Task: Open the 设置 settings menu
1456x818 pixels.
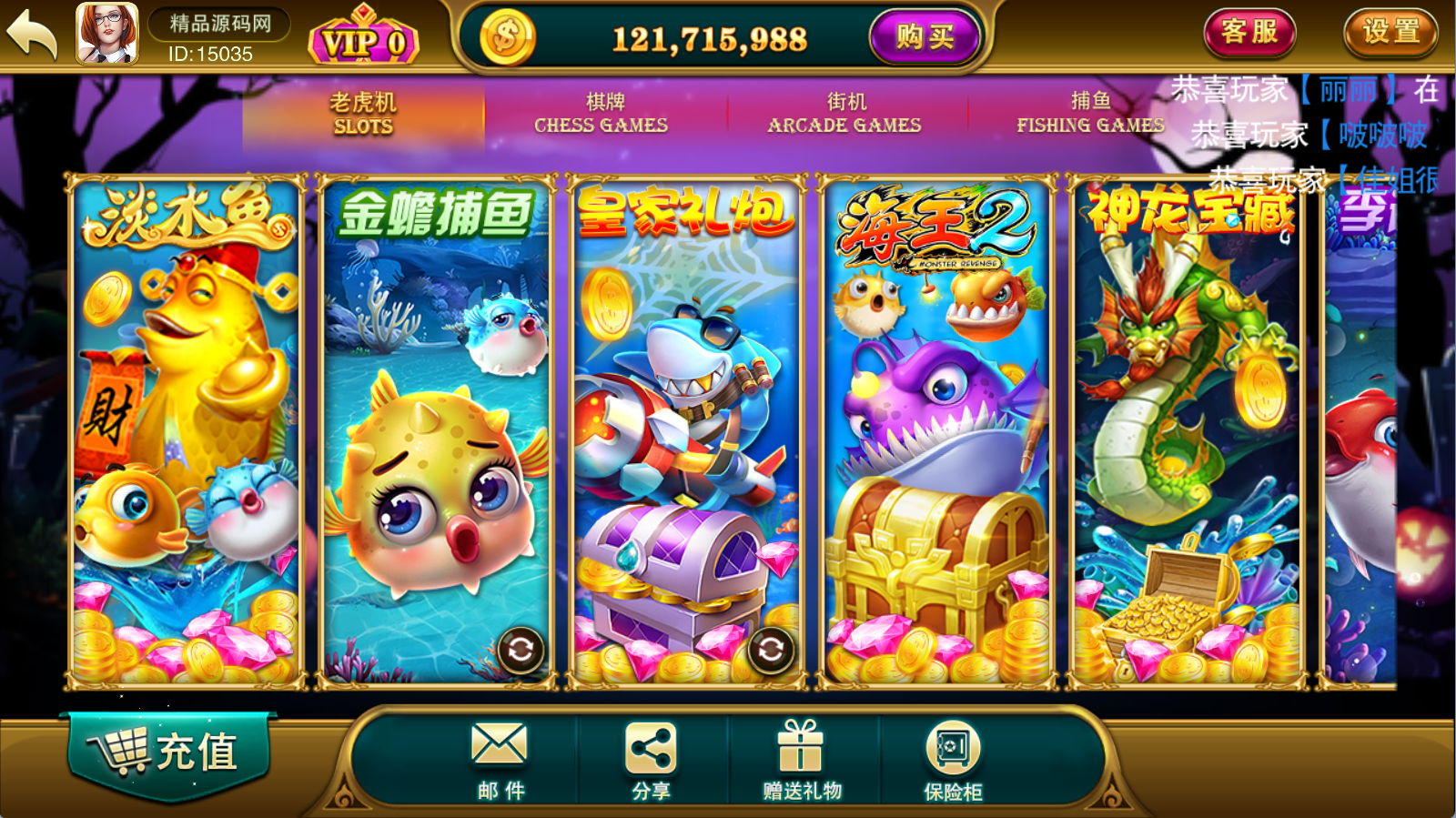Action: pyautogui.click(x=1390, y=33)
